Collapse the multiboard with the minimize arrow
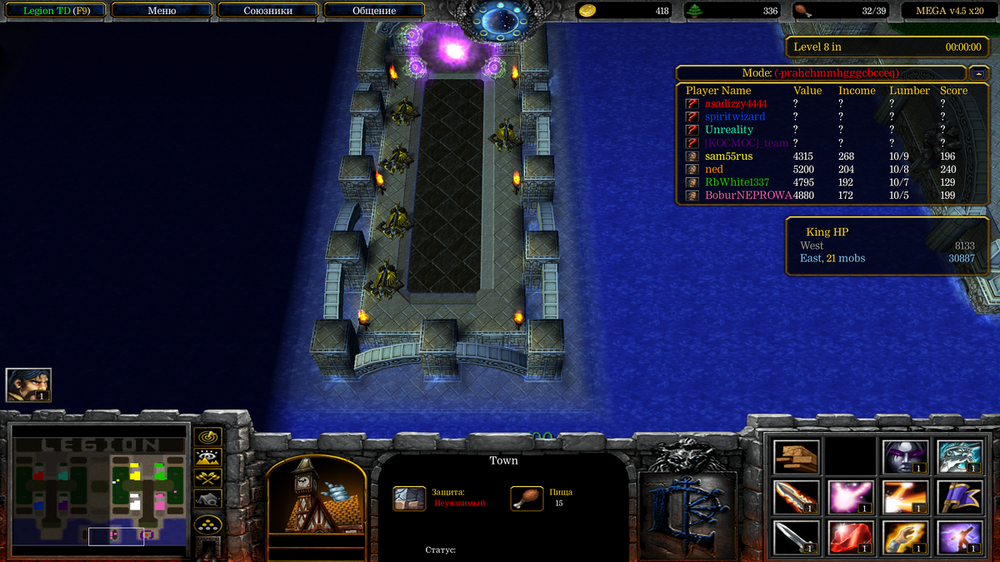Screen dimensions: 1000x562 (976, 73)
